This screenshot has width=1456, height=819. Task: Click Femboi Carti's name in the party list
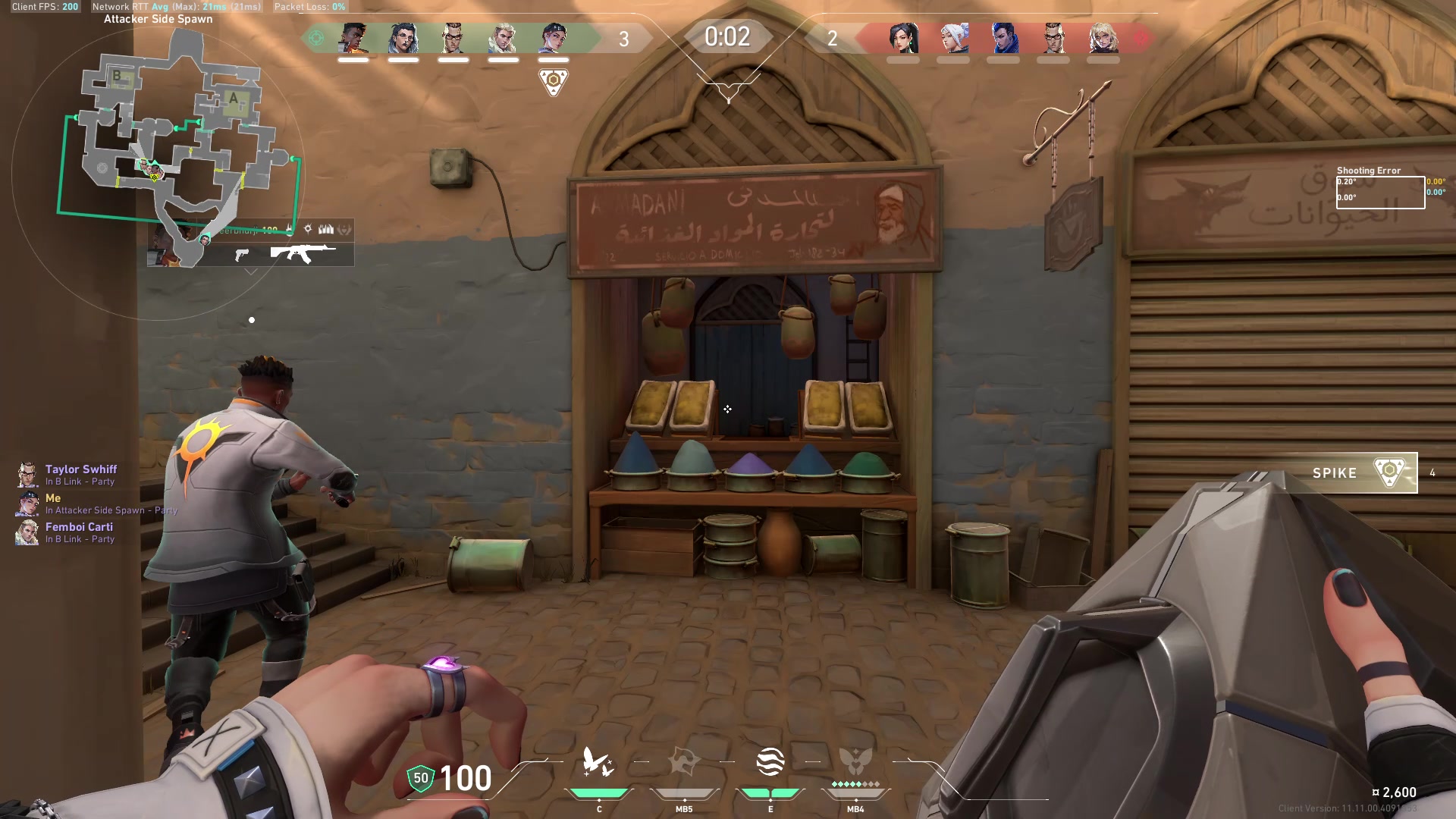pyautogui.click(x=80, y=527)
